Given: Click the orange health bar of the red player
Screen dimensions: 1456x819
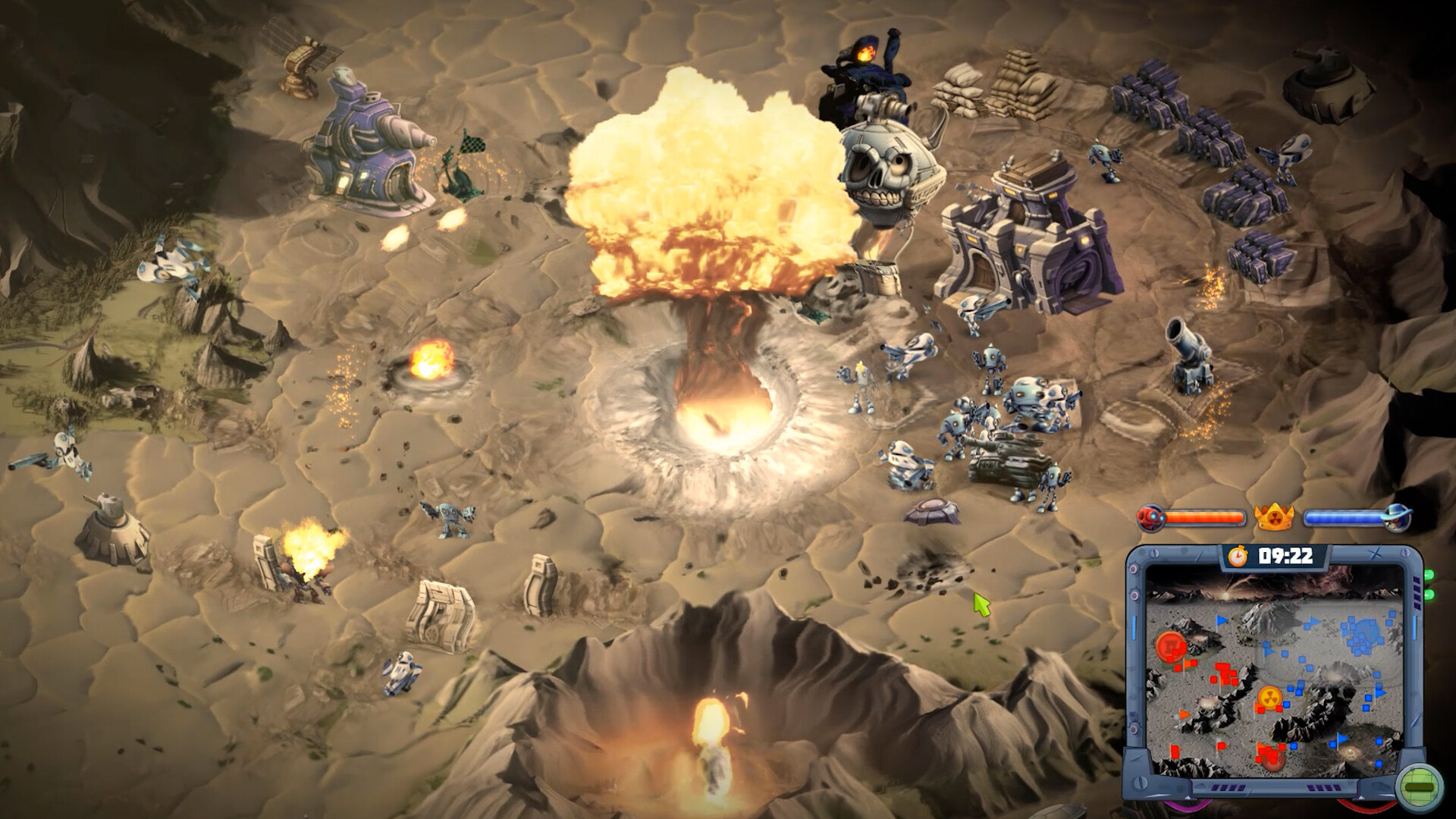Looking at the screenshot, I should [x=1206, y=516].
